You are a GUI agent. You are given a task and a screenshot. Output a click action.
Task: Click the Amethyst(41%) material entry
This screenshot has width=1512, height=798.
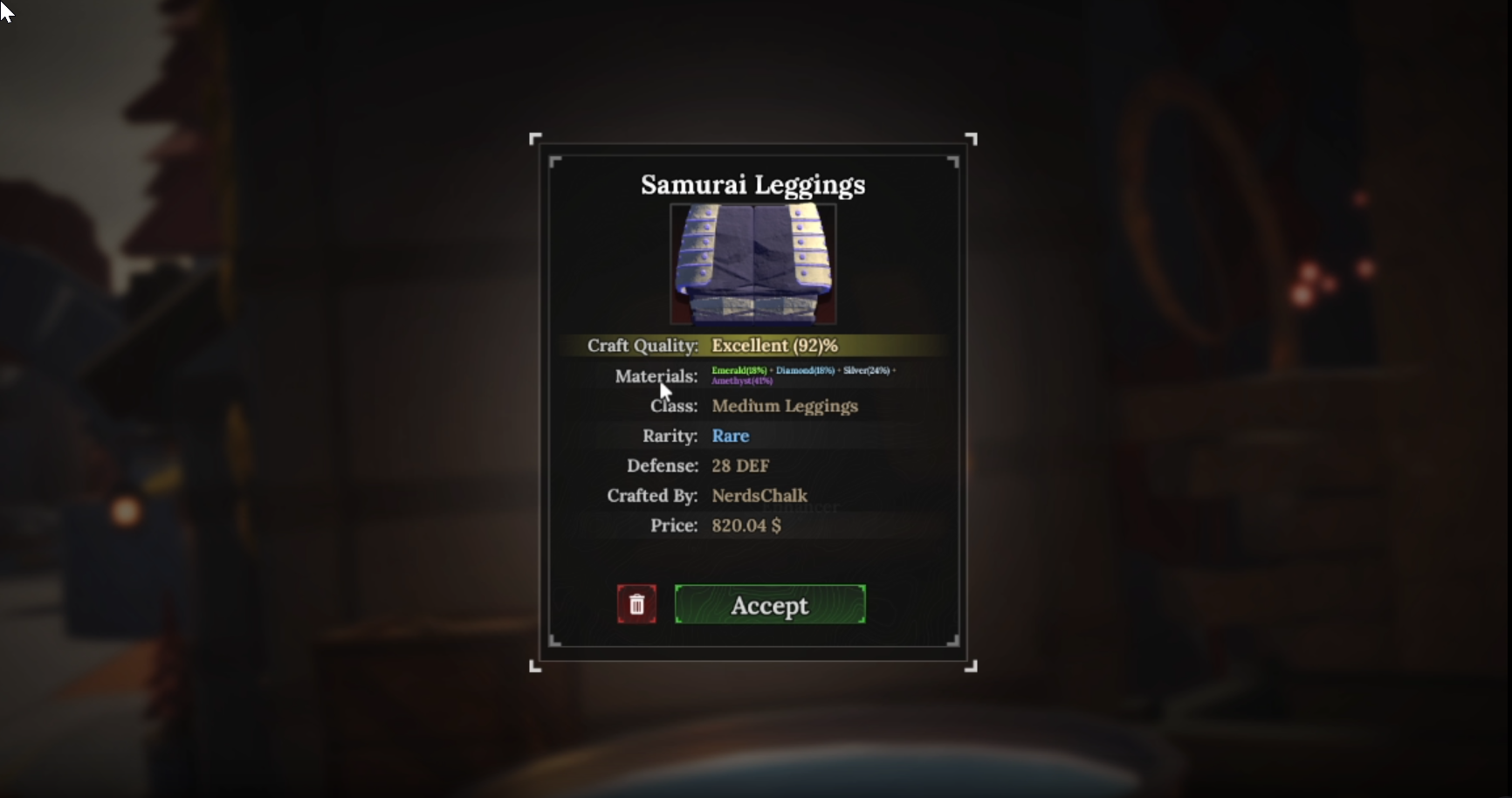pos(741,382)
